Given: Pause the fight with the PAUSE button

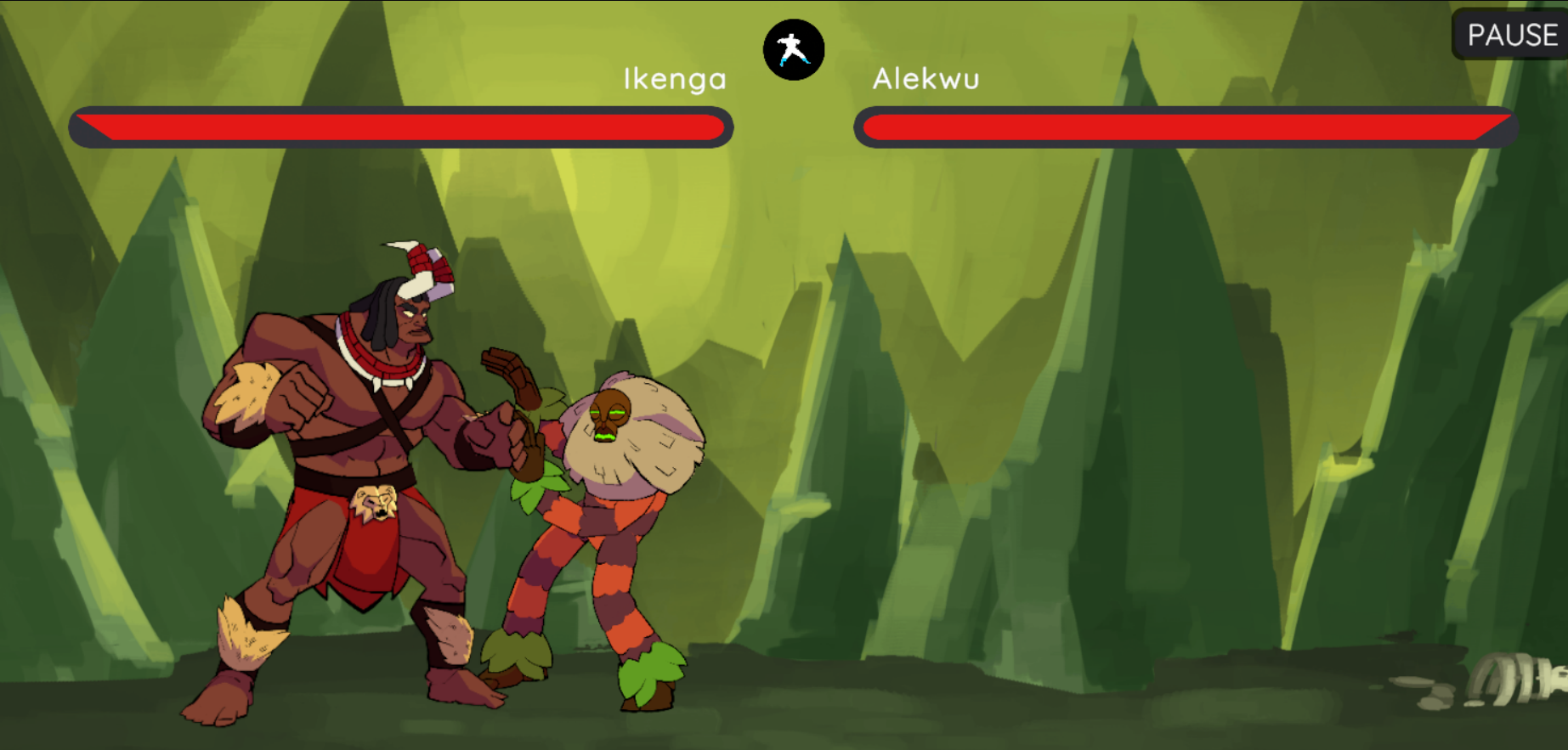Looking at the screenshot, I should point(1511,35).
